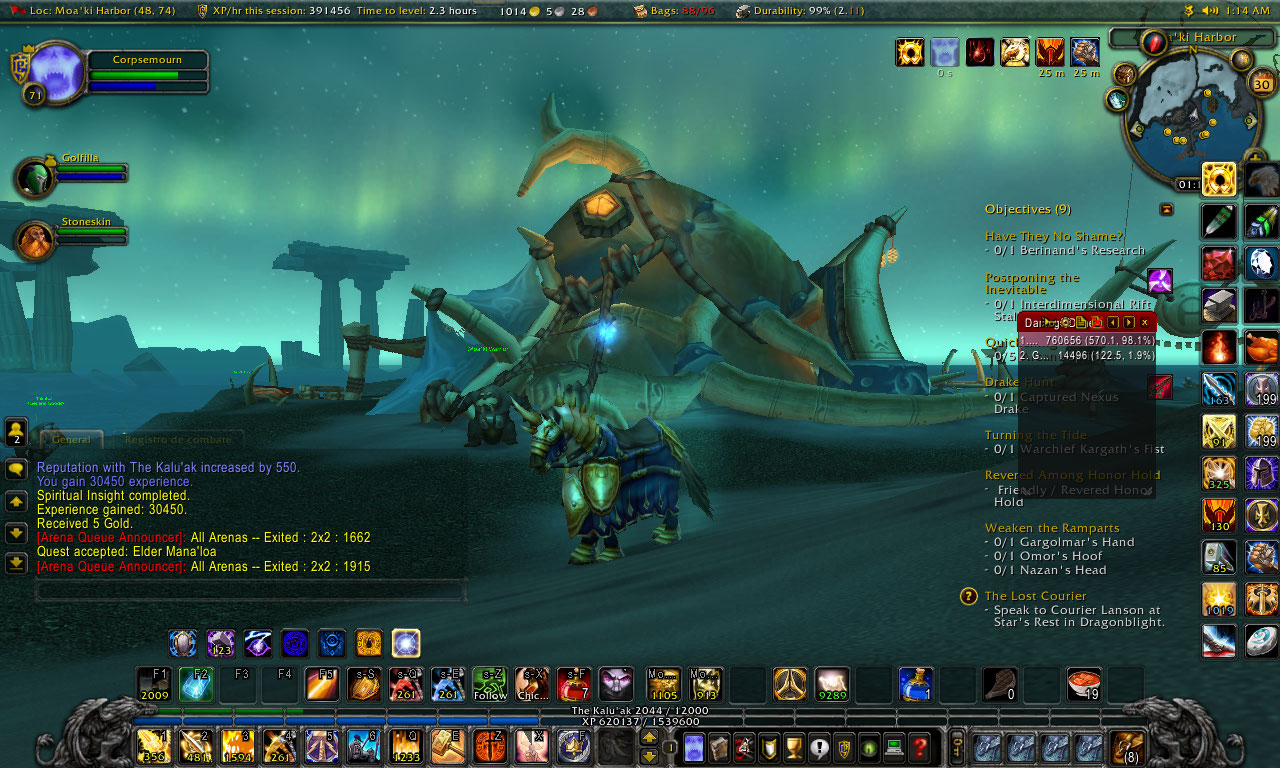The width and height of the screenshot is (1280, 768).
Task: Activate the hammer ability on key E
Action: [x=447, y=746]
